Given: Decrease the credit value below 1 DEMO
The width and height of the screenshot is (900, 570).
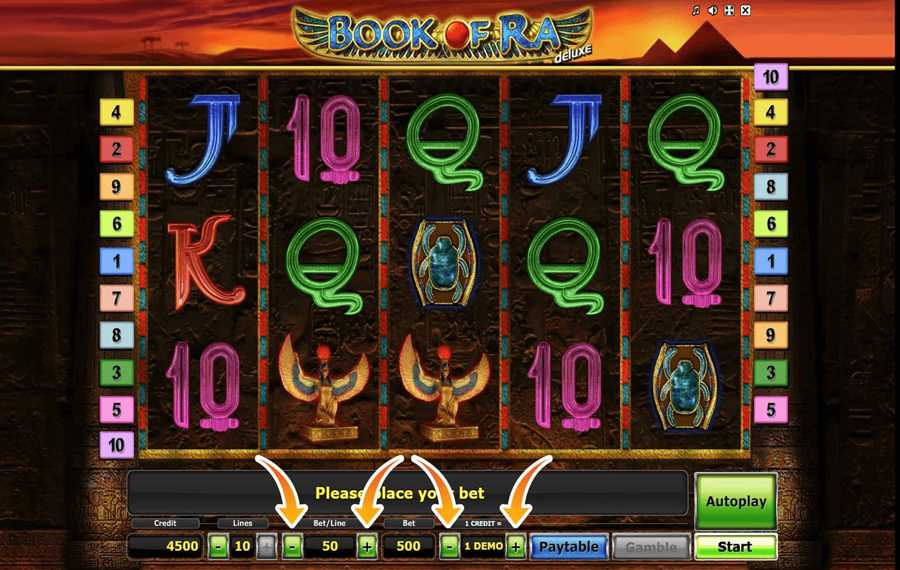Looking at the screenshot, I should (x=450, y=547).
